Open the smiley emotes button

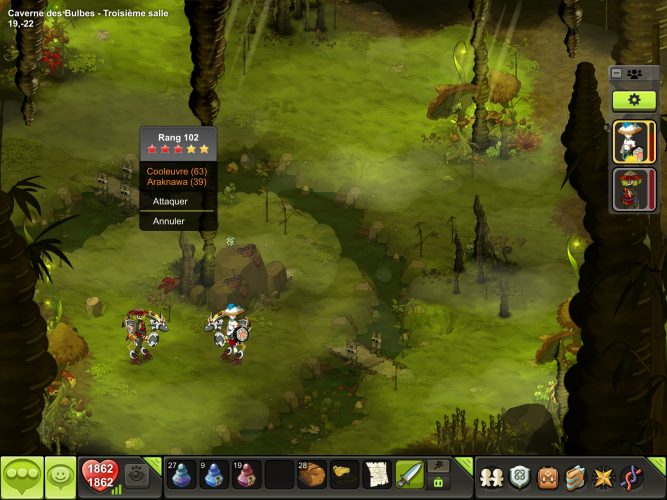pyautogui.click(x=60, y=476)
